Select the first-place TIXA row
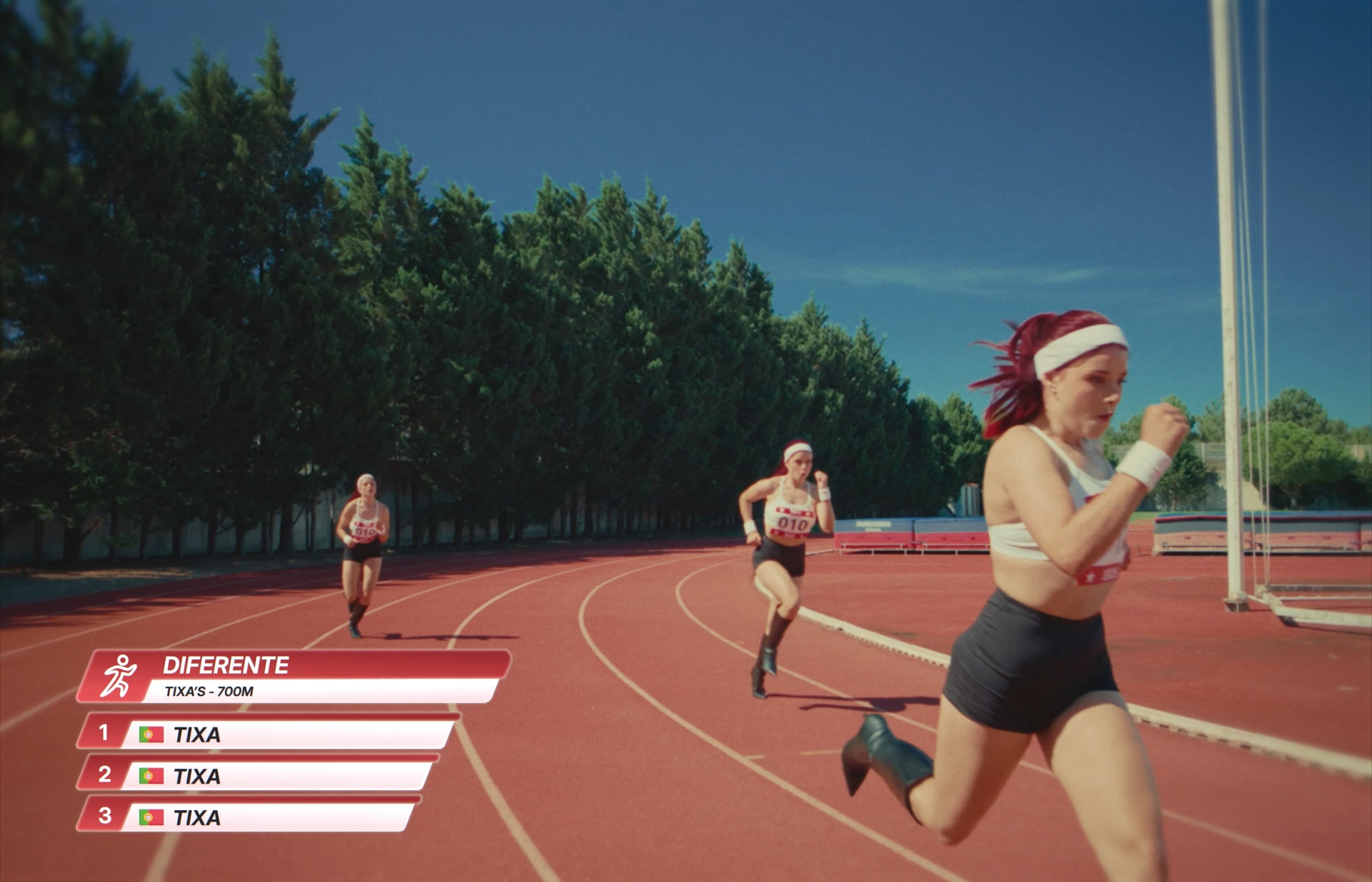The height and width of the screenshot is (882, 1372). point(266,734)
